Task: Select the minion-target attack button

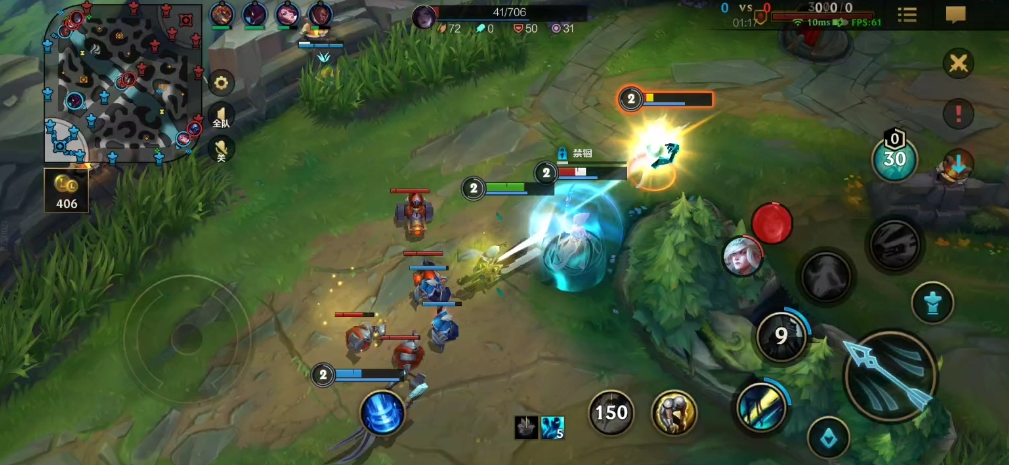Action: click(828, 437)
